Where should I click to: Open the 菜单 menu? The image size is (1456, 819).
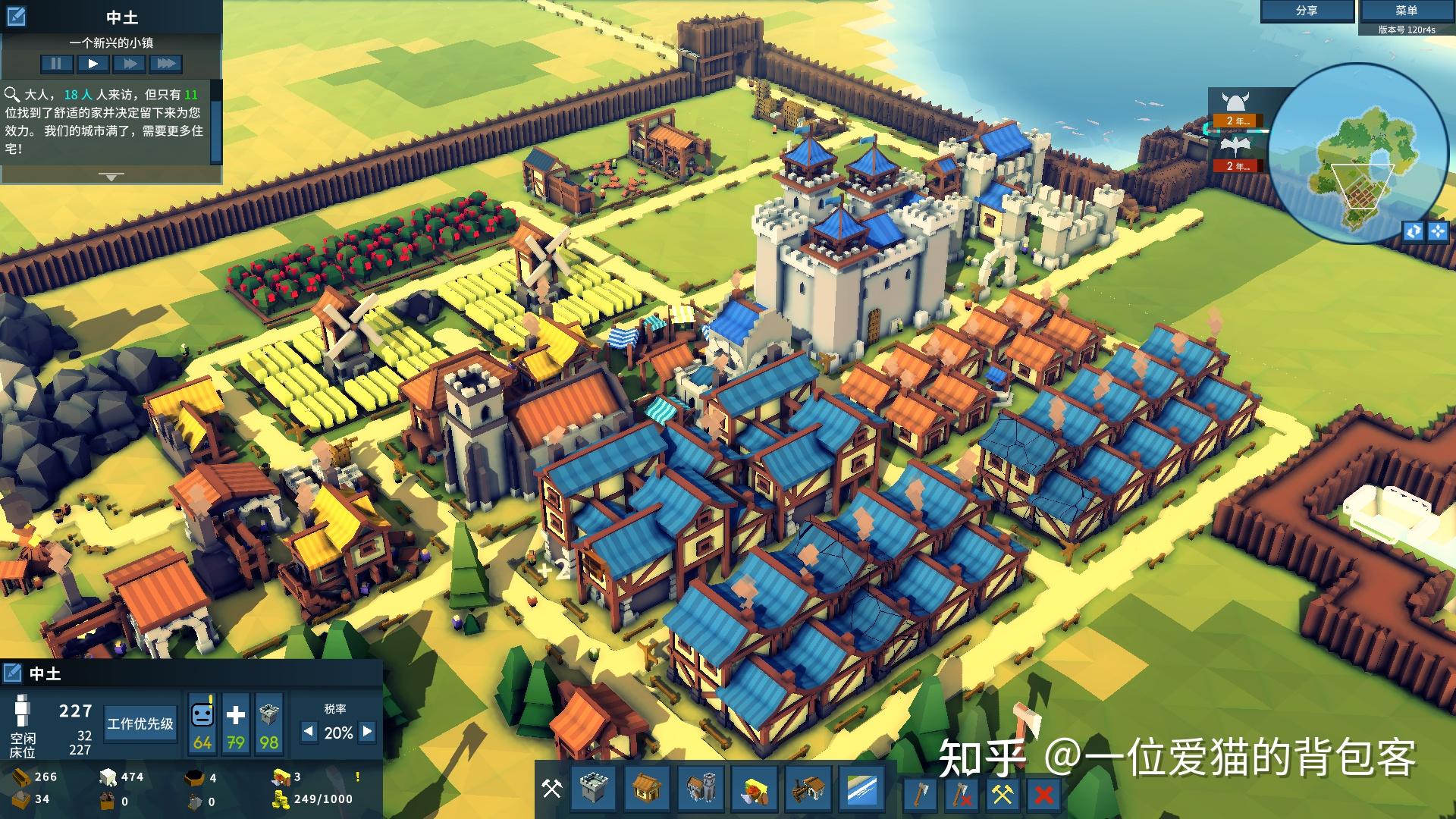[x=1406, y=11]
